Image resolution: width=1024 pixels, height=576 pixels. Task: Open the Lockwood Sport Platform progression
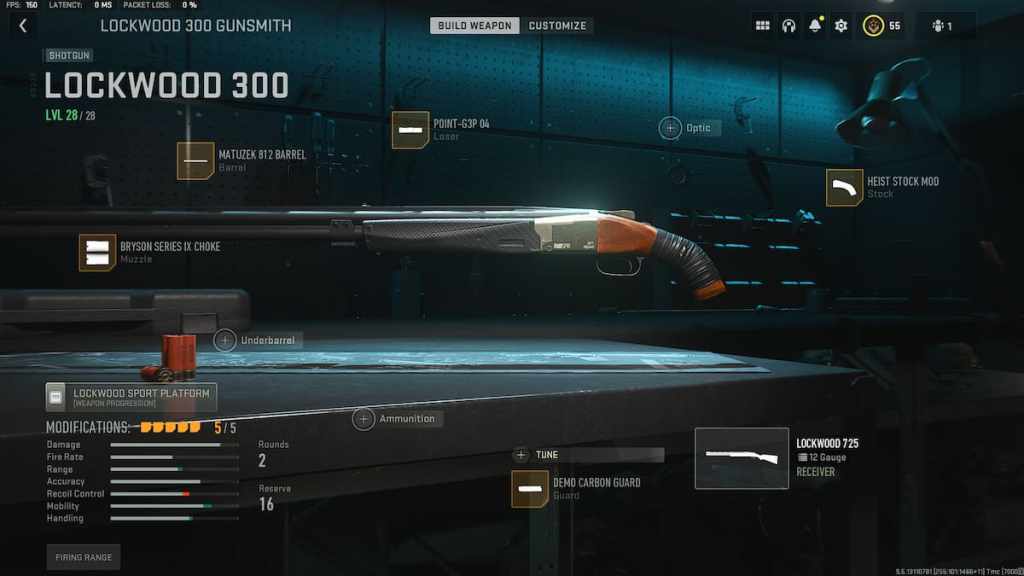[x=131, y=397]
